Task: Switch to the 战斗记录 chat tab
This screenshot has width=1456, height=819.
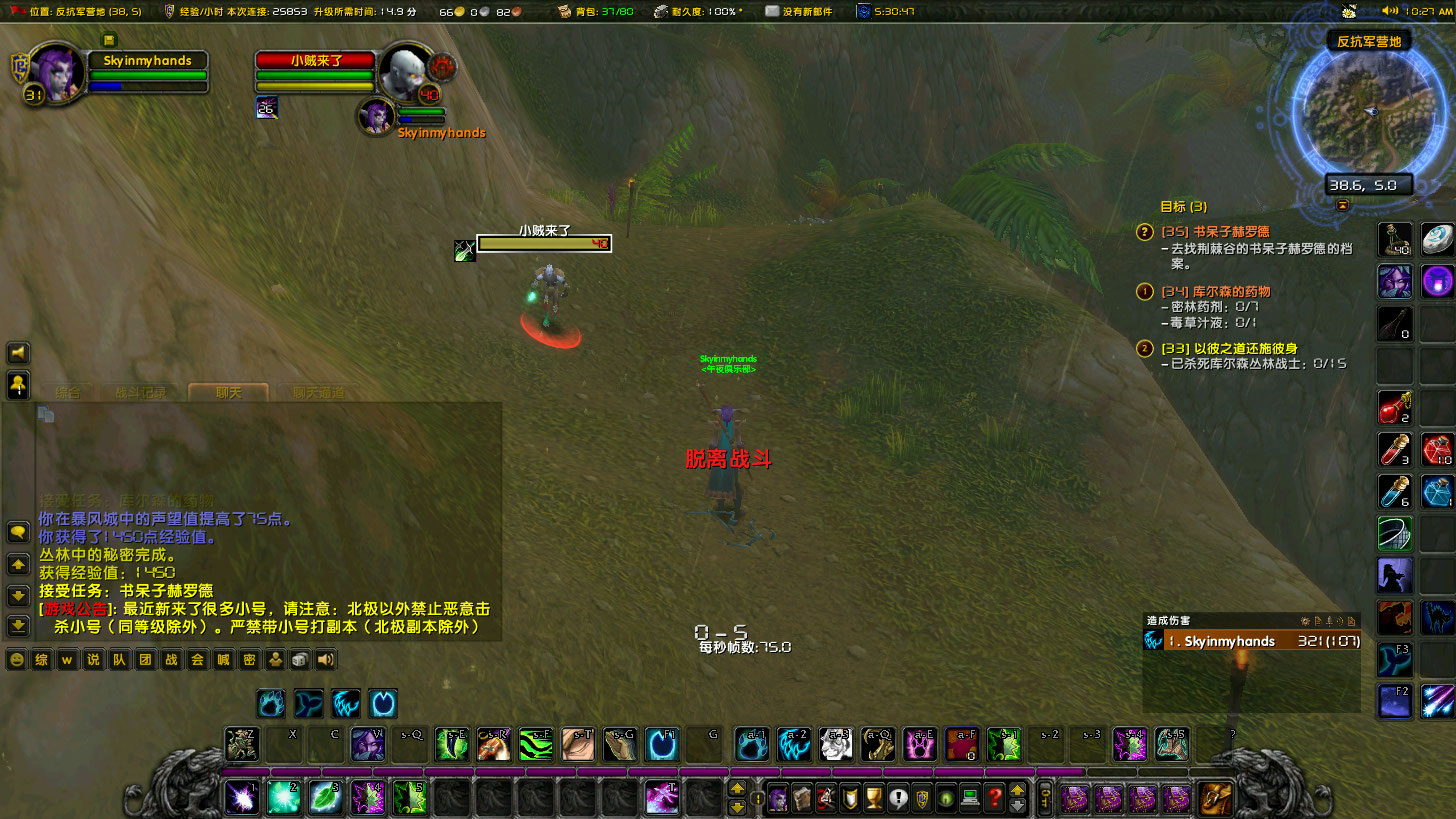Action: tap(140, 393)
